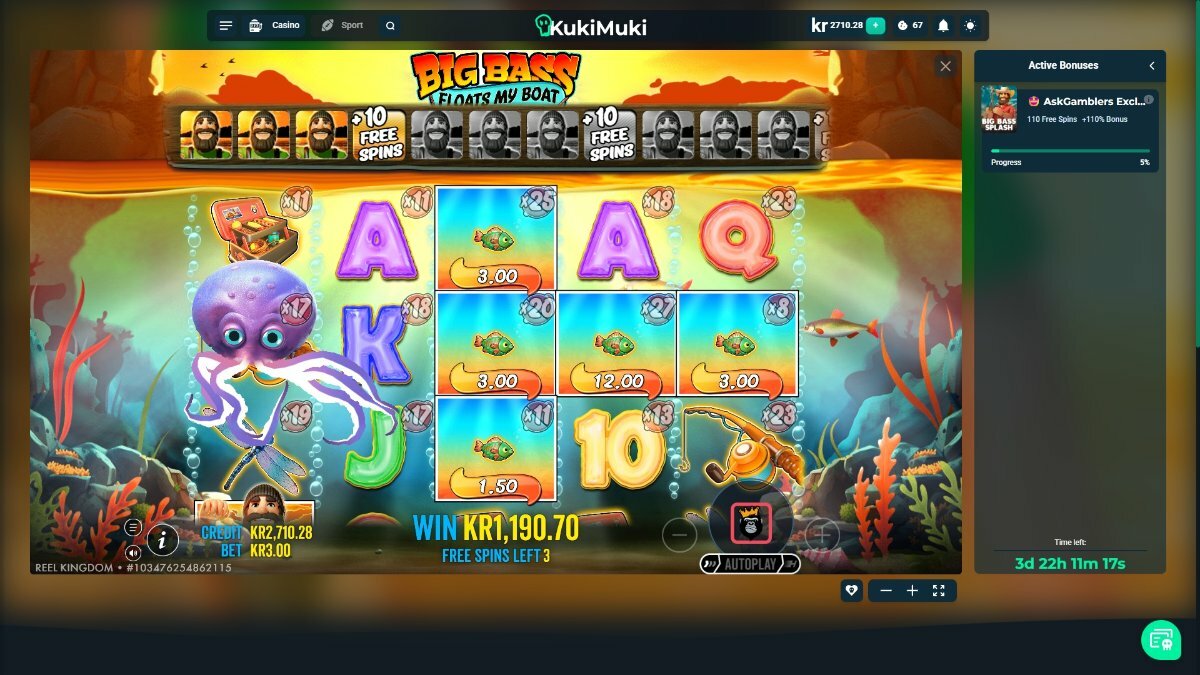This screenshot has width=1200, height=675.
Task: Toggle the game sound speaker icon
Action: pos(133,552)
